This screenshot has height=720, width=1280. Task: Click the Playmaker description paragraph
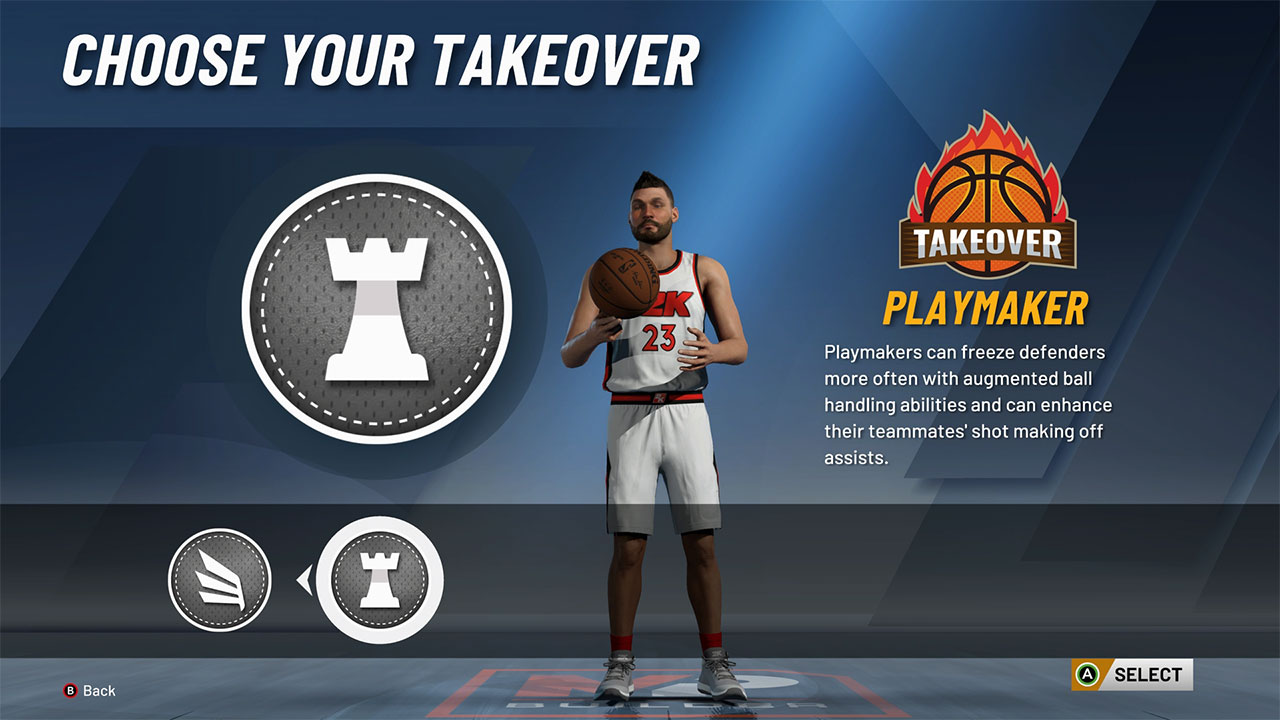(968, 405)
